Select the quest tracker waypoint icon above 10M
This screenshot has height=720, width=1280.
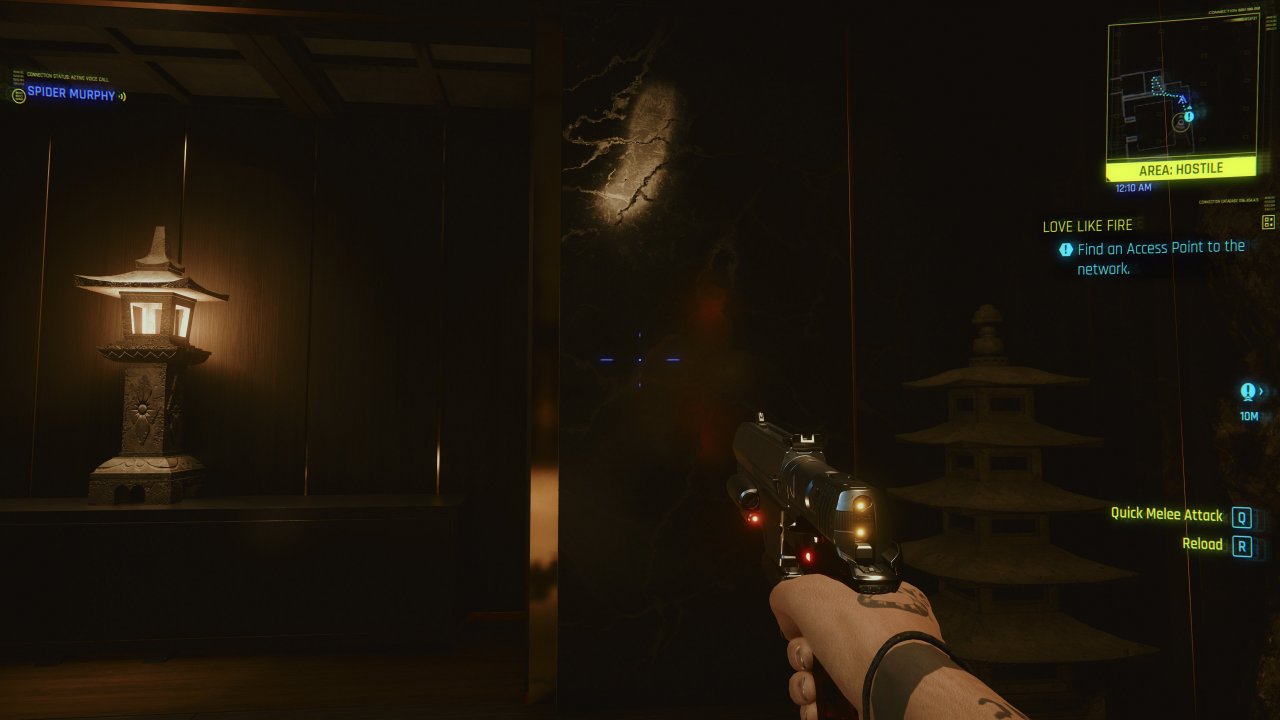(x=1247, y=390)
